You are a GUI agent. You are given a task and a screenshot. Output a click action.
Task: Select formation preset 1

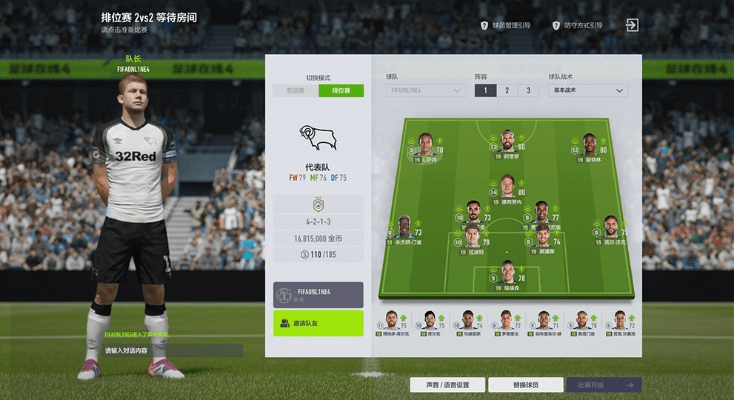[x=485, y=91]
